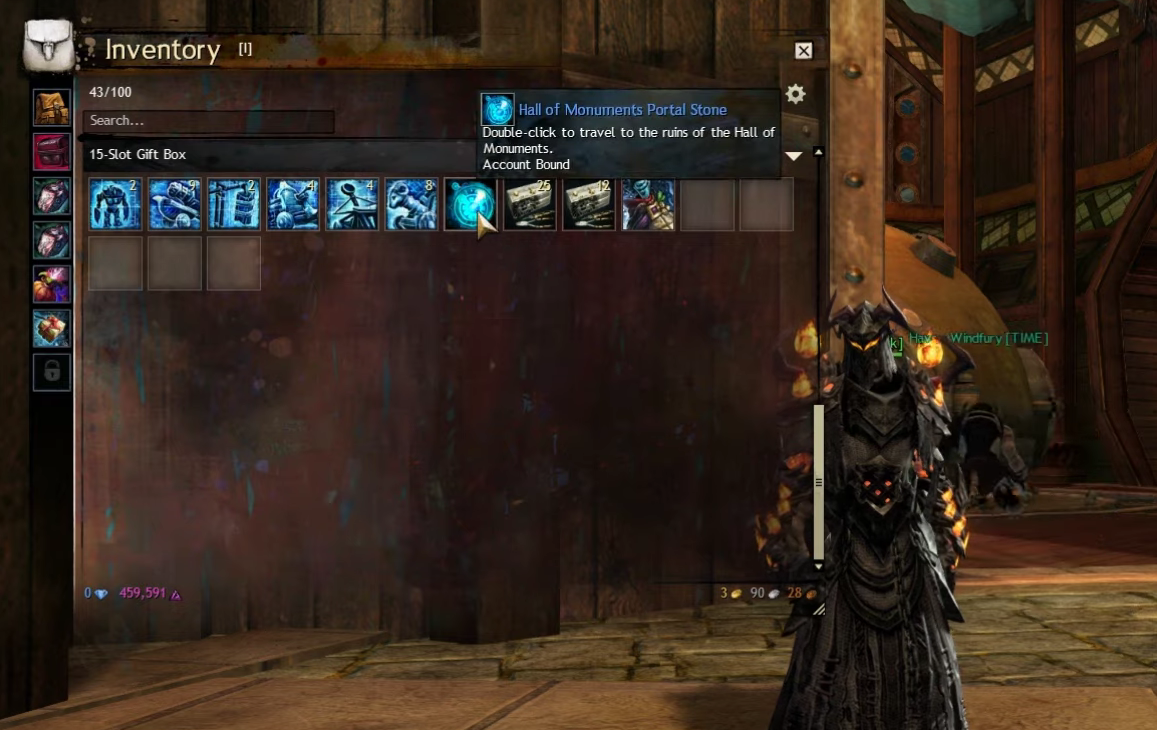Select the salvage kit stack of 12

pos(589,204)
